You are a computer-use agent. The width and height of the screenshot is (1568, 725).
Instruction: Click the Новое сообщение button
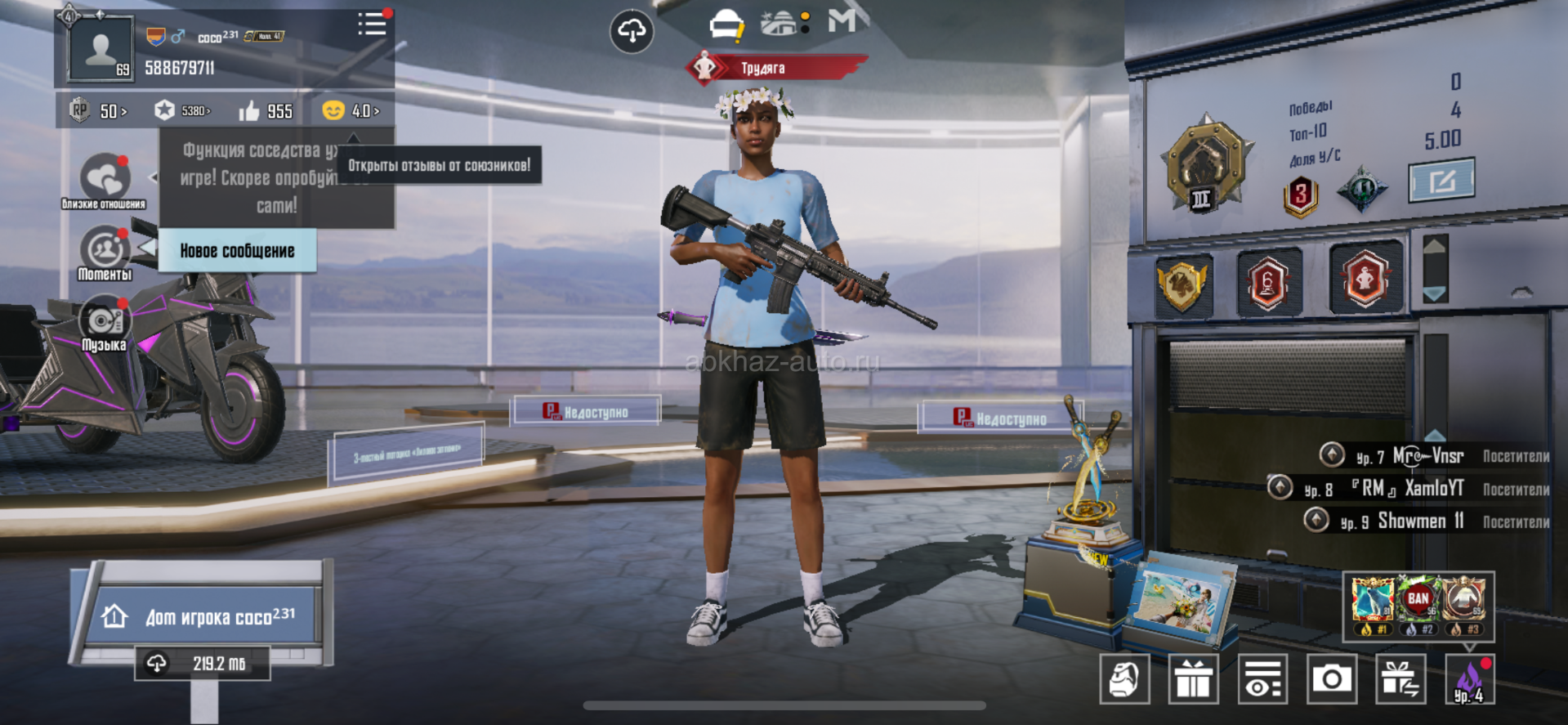(237, 251)
